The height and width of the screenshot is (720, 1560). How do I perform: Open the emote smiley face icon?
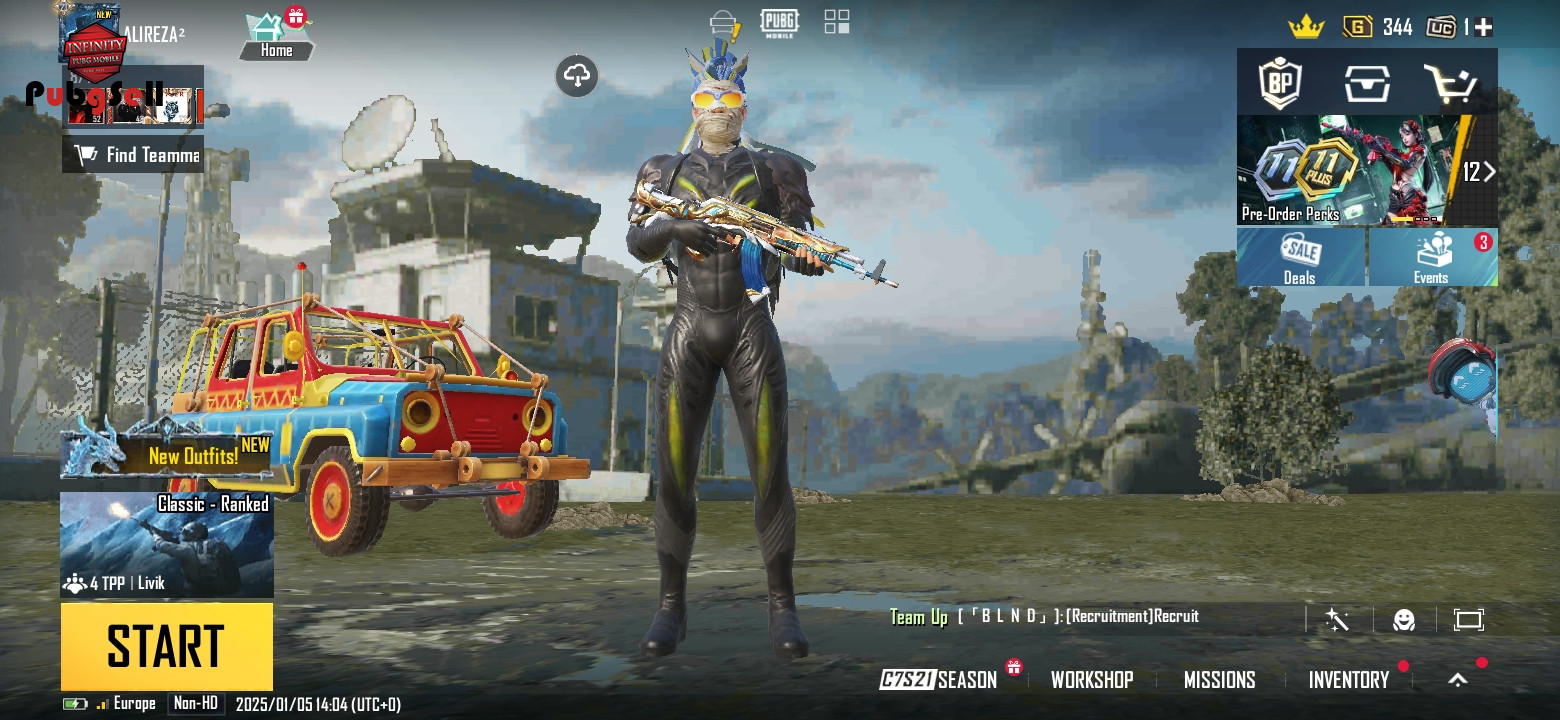click(1404, 620)
